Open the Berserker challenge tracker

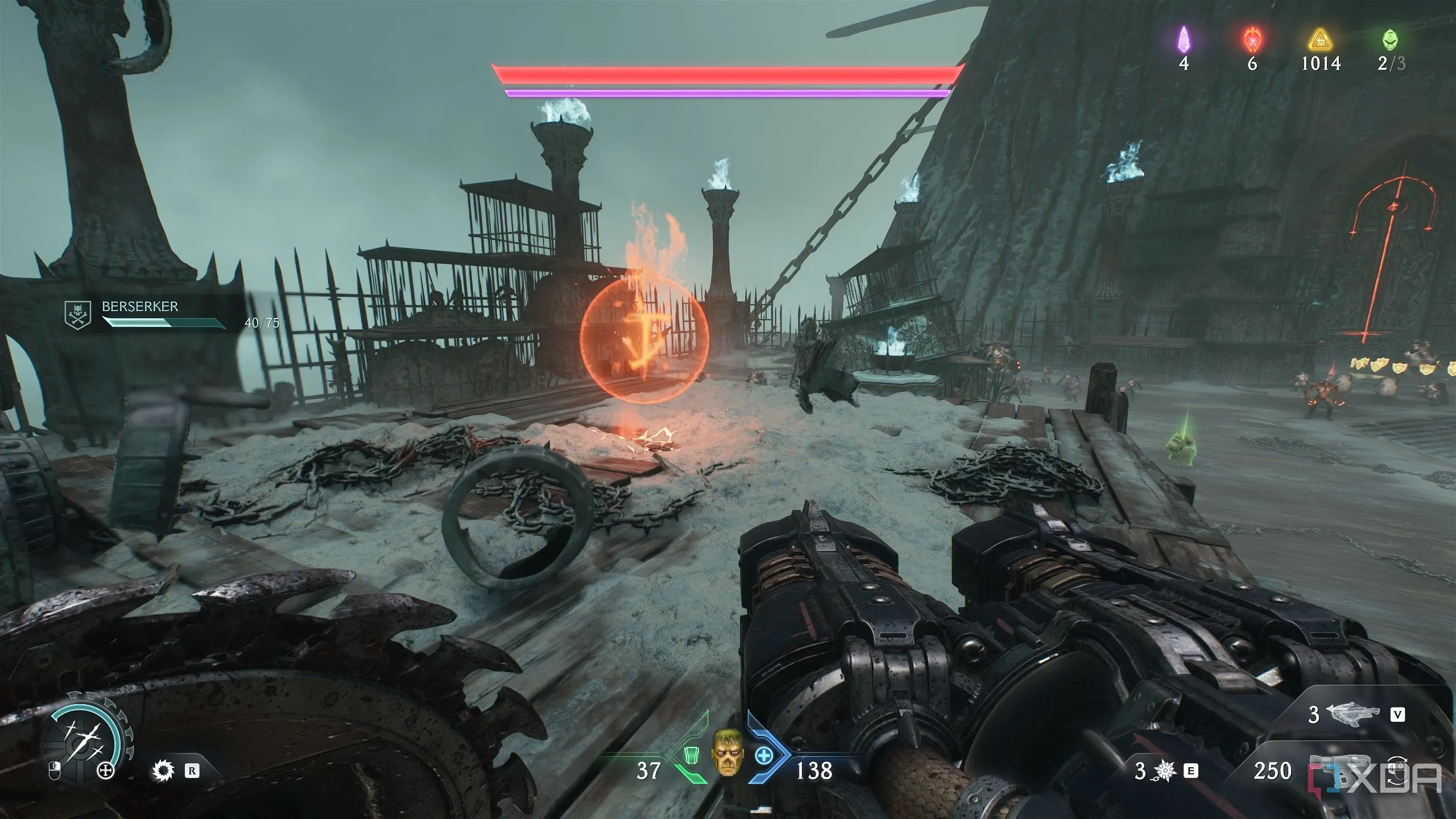(x=165, y=315)
